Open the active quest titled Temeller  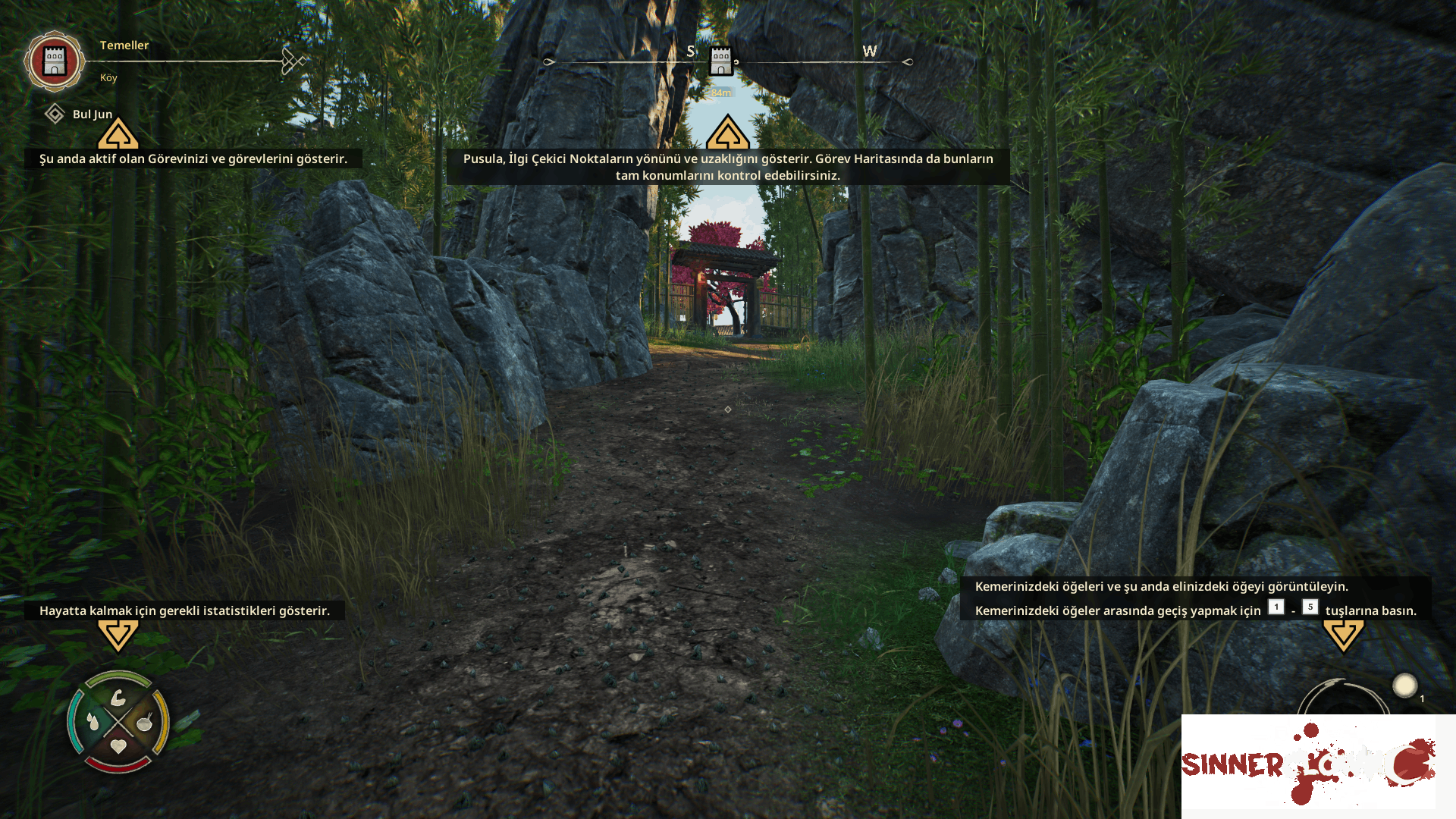pos(124,45)
